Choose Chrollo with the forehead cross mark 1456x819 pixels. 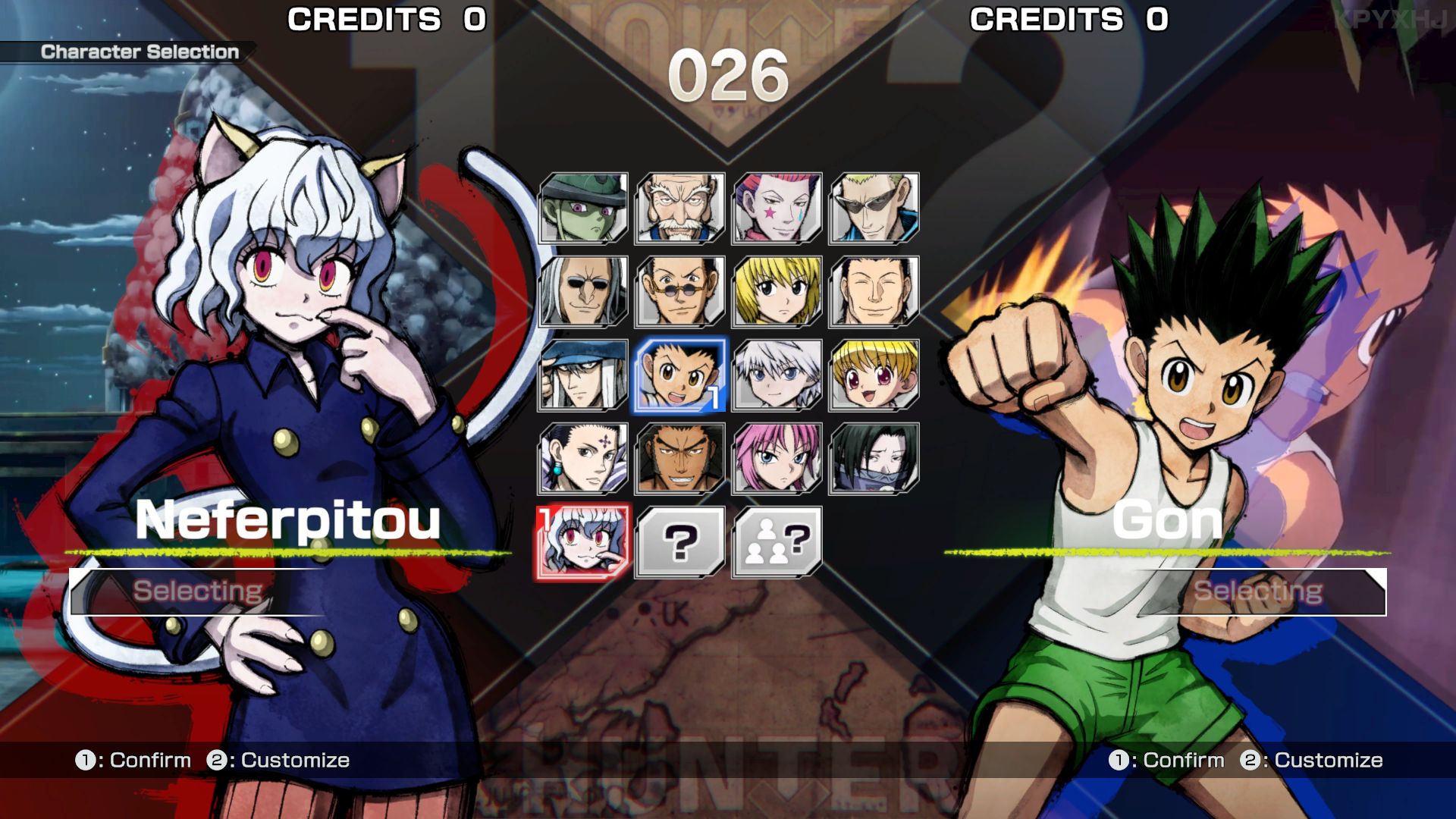(x=583, y=458)
